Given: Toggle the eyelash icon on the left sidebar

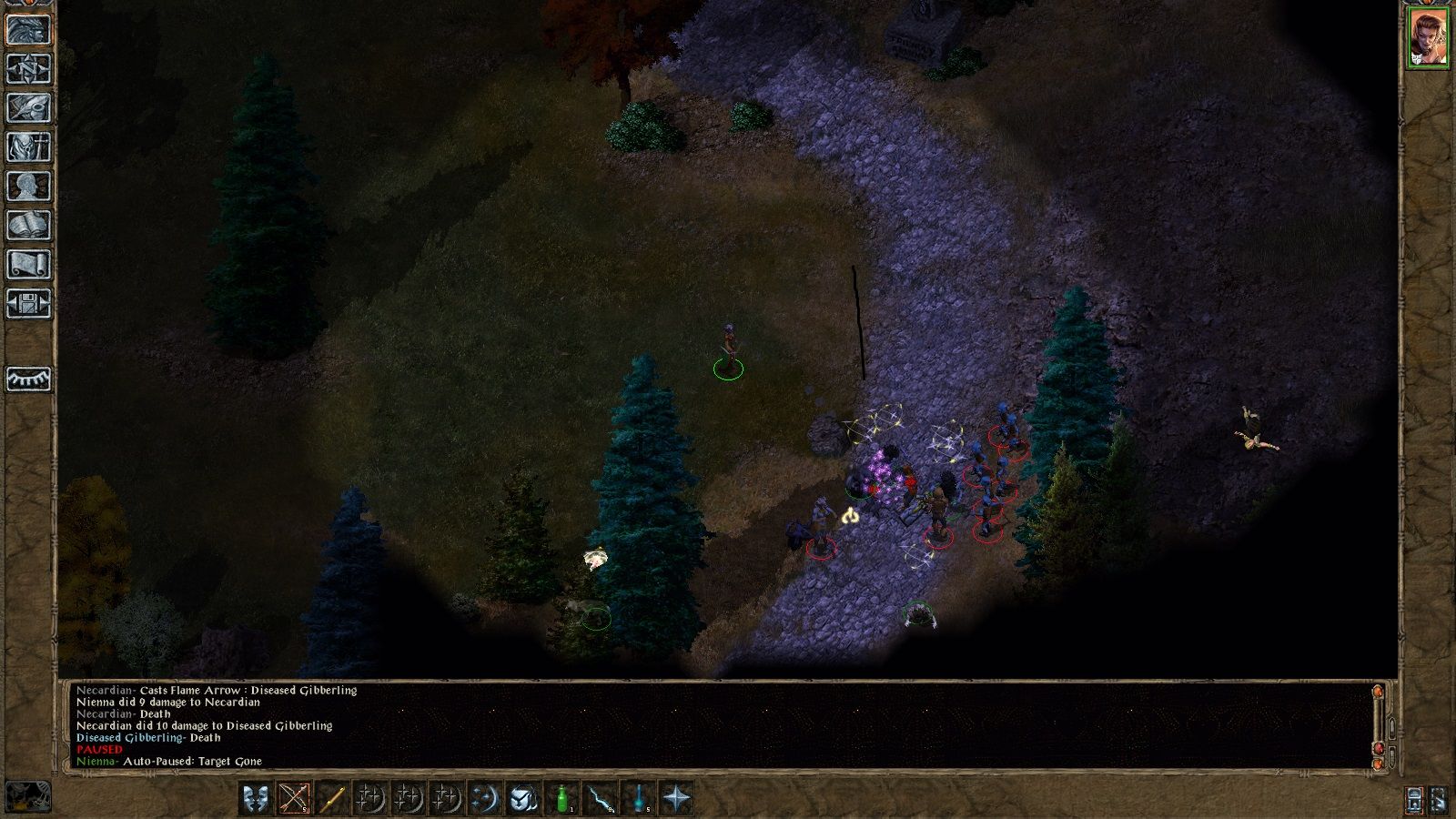Looking at the screenshot, I should coord(28,379).
